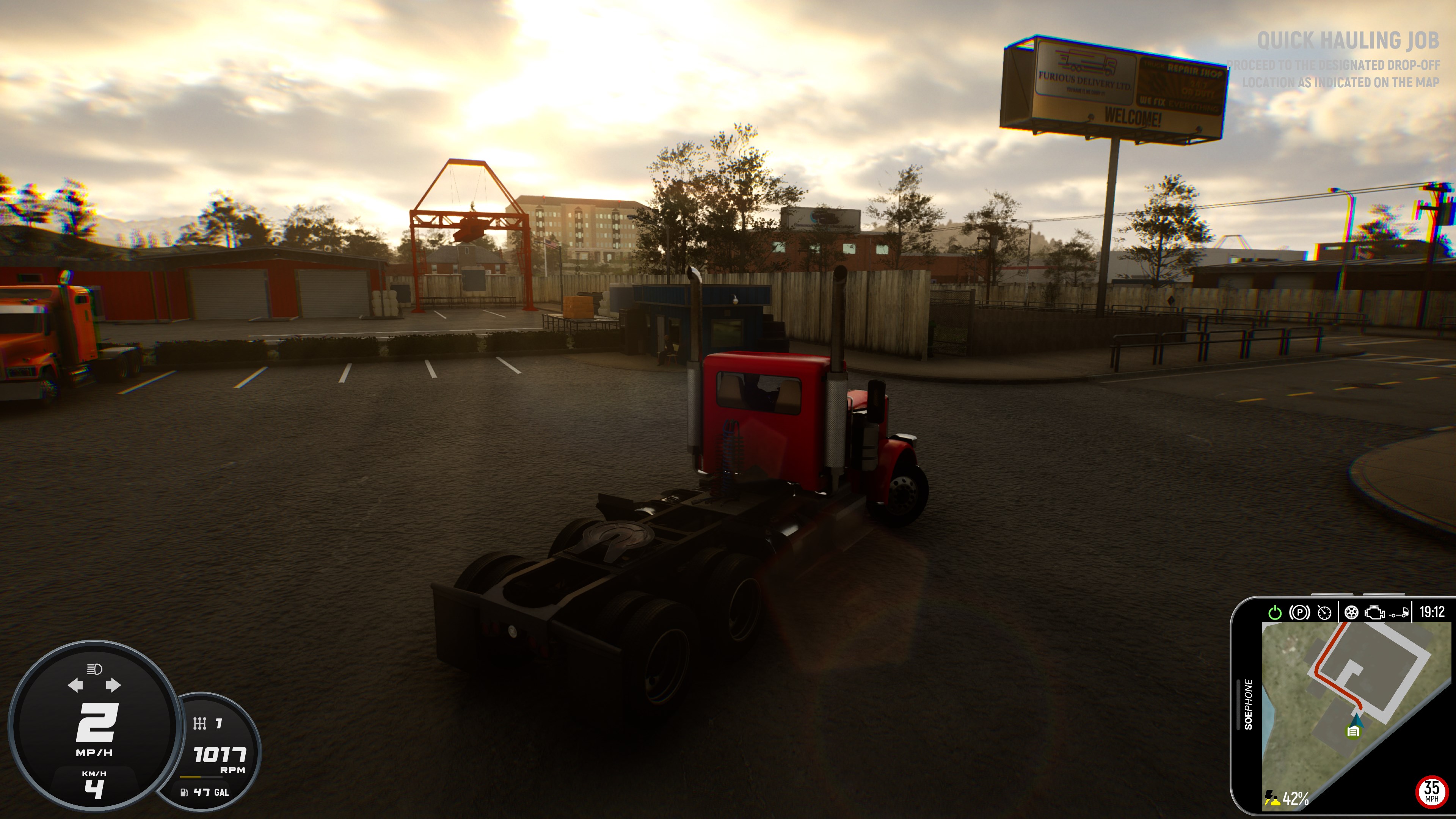The width and height of the screenshot is (1456, 819).
Task: Toggle the headlights indicator icon
Action: click(x=94, y=670)
